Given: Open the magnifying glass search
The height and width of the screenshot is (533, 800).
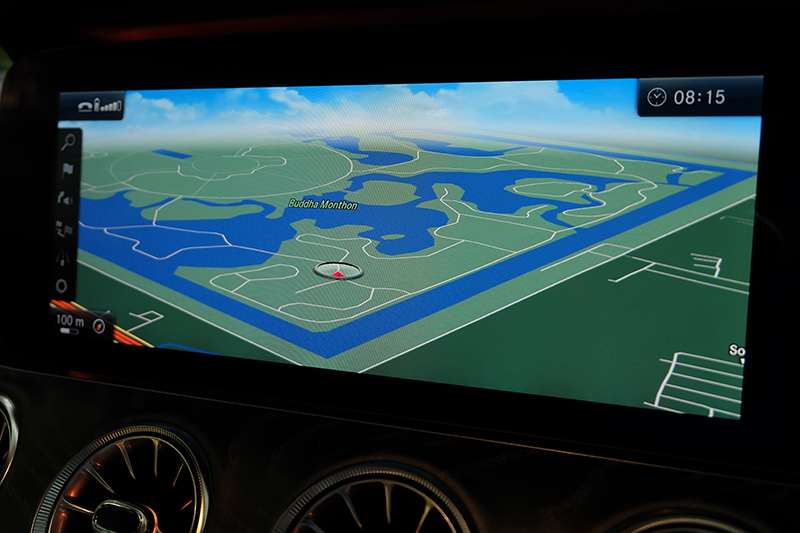Looking at the screenshot, I should click(65, 140).
